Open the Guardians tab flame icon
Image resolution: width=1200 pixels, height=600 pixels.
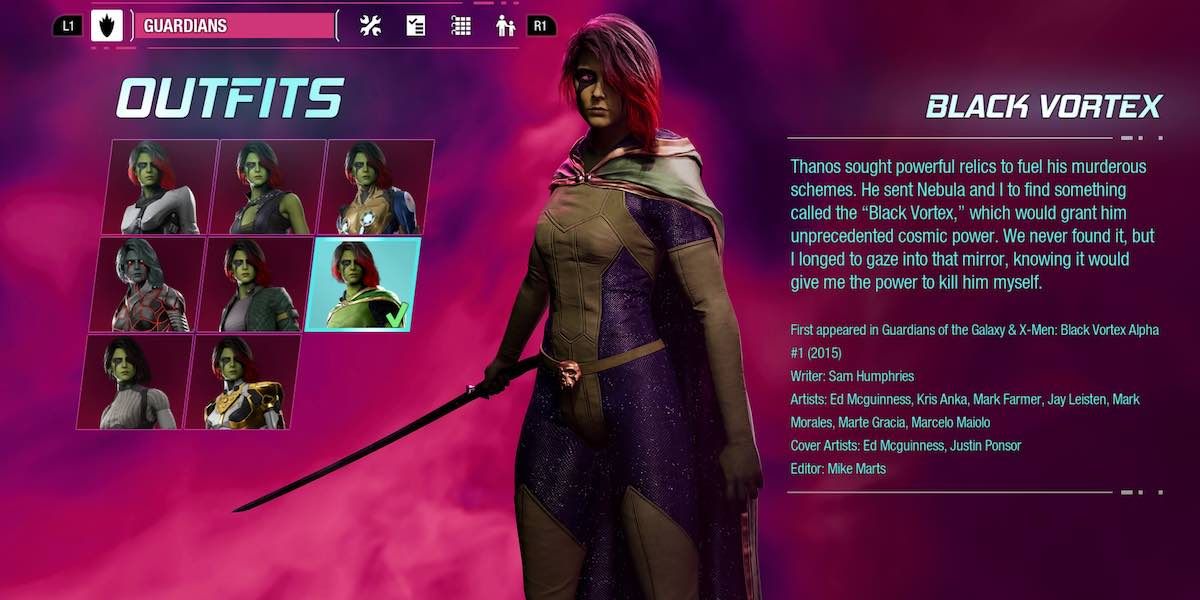pos(107,26)
